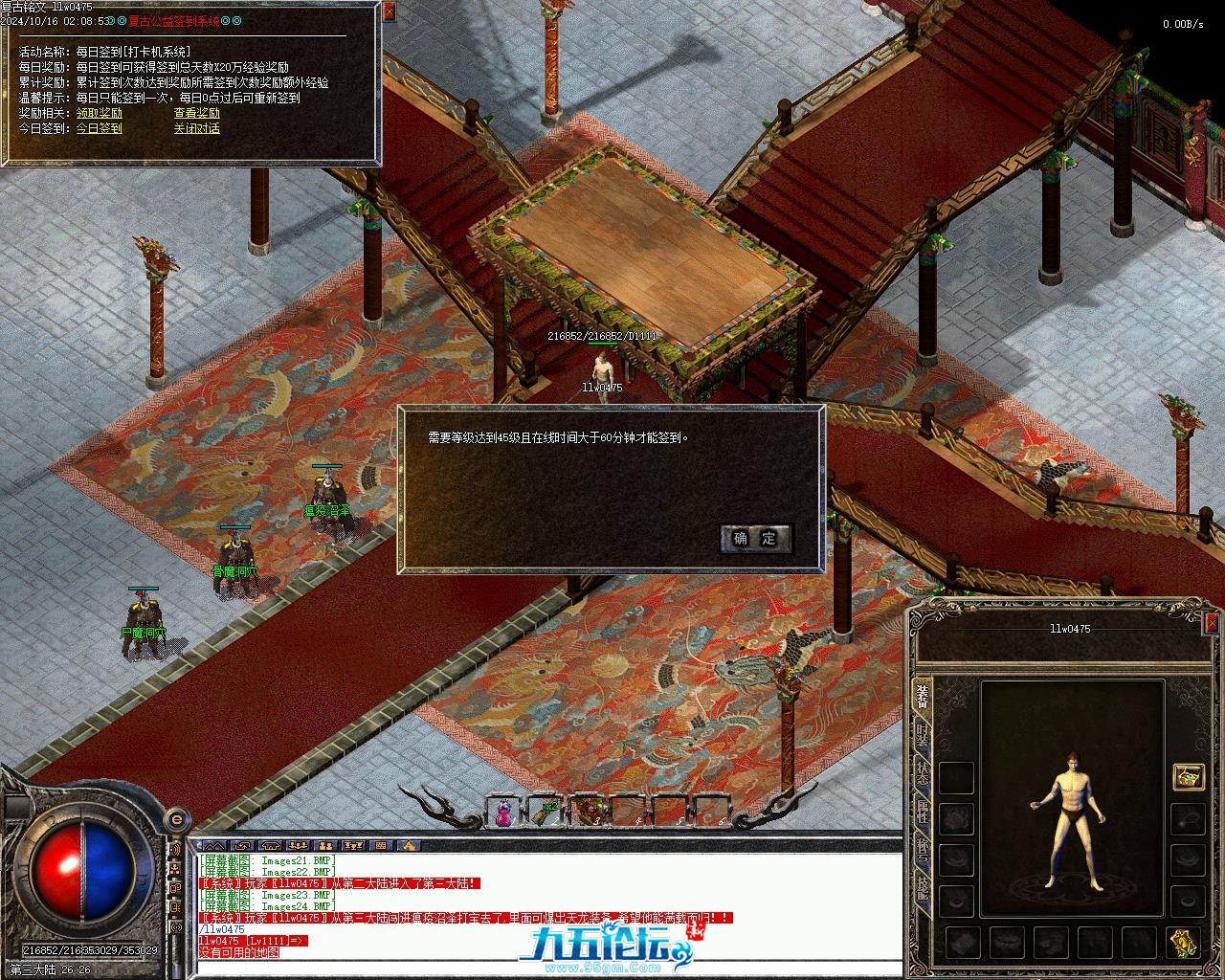Switch to the 状态 status tab
The image size is (1225, 980).
coord(922,775)
